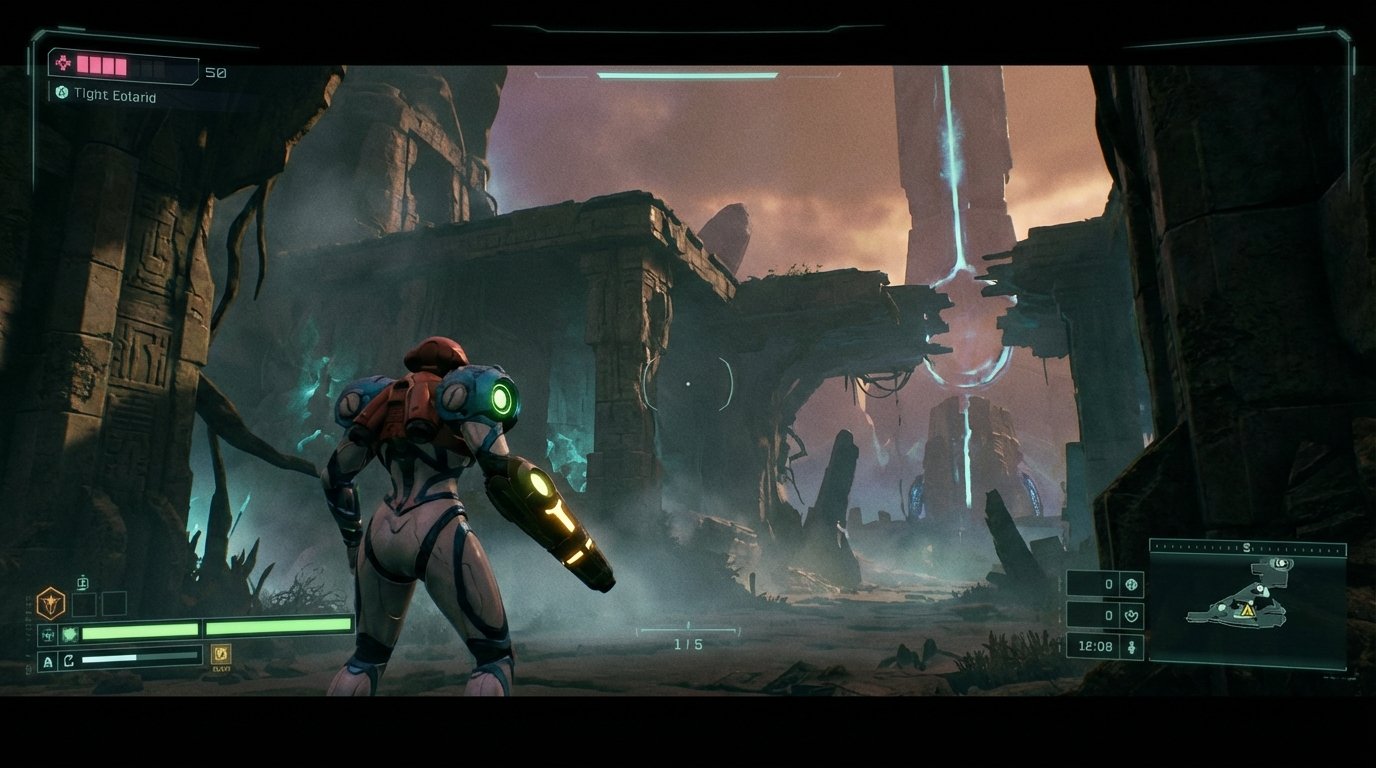This screenshot has width=1376, height=768.
Task: Select the hexagonal orange ability icon
Action: (51, 603)
